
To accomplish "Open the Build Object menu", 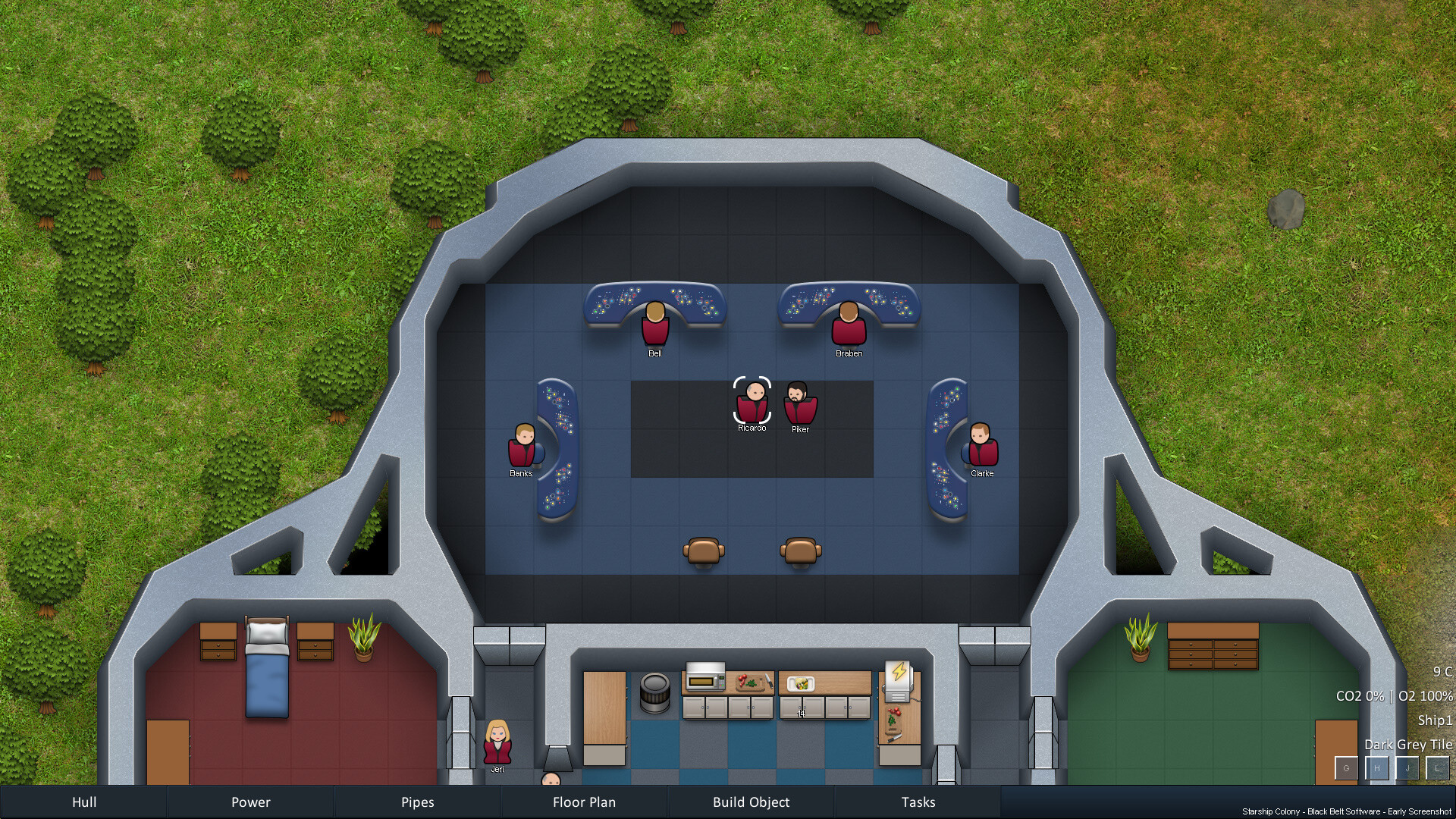I will click(x=751, y=802).
